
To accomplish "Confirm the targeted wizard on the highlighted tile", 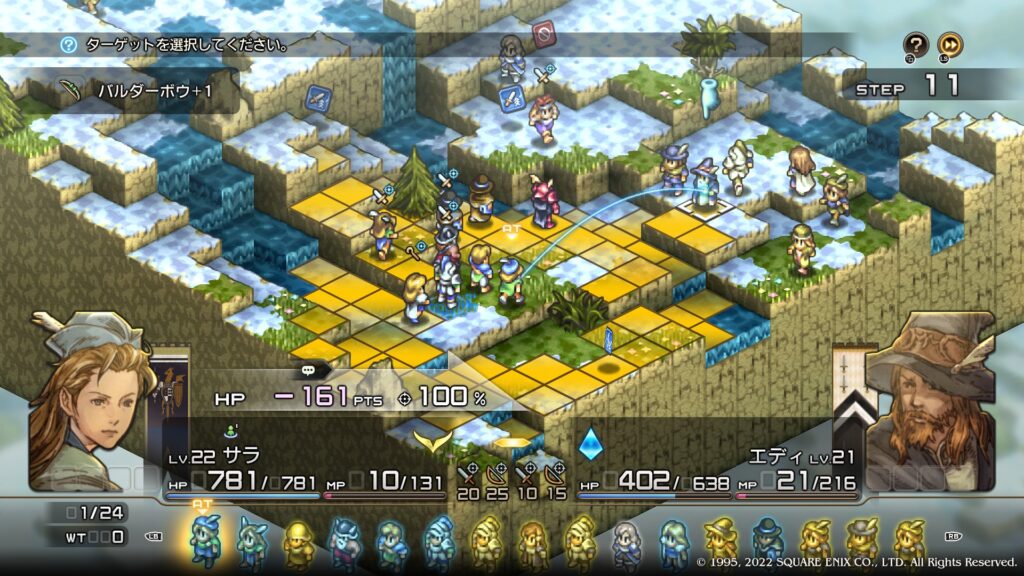I will pyautogui.click(x=707, y=185).
